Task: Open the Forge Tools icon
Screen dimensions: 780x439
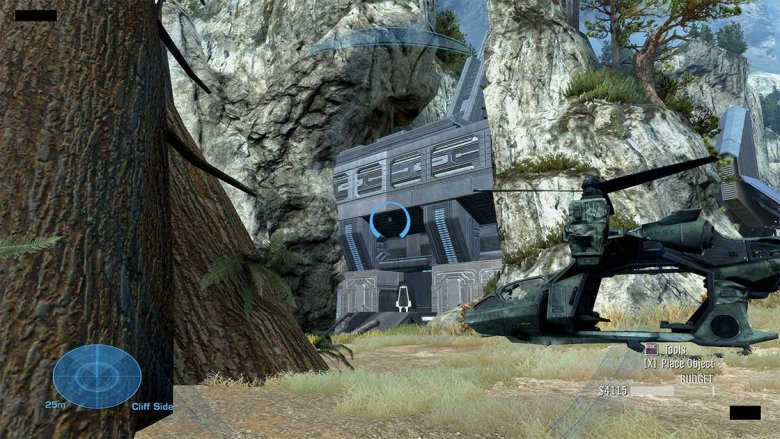Action: point(651,349)
